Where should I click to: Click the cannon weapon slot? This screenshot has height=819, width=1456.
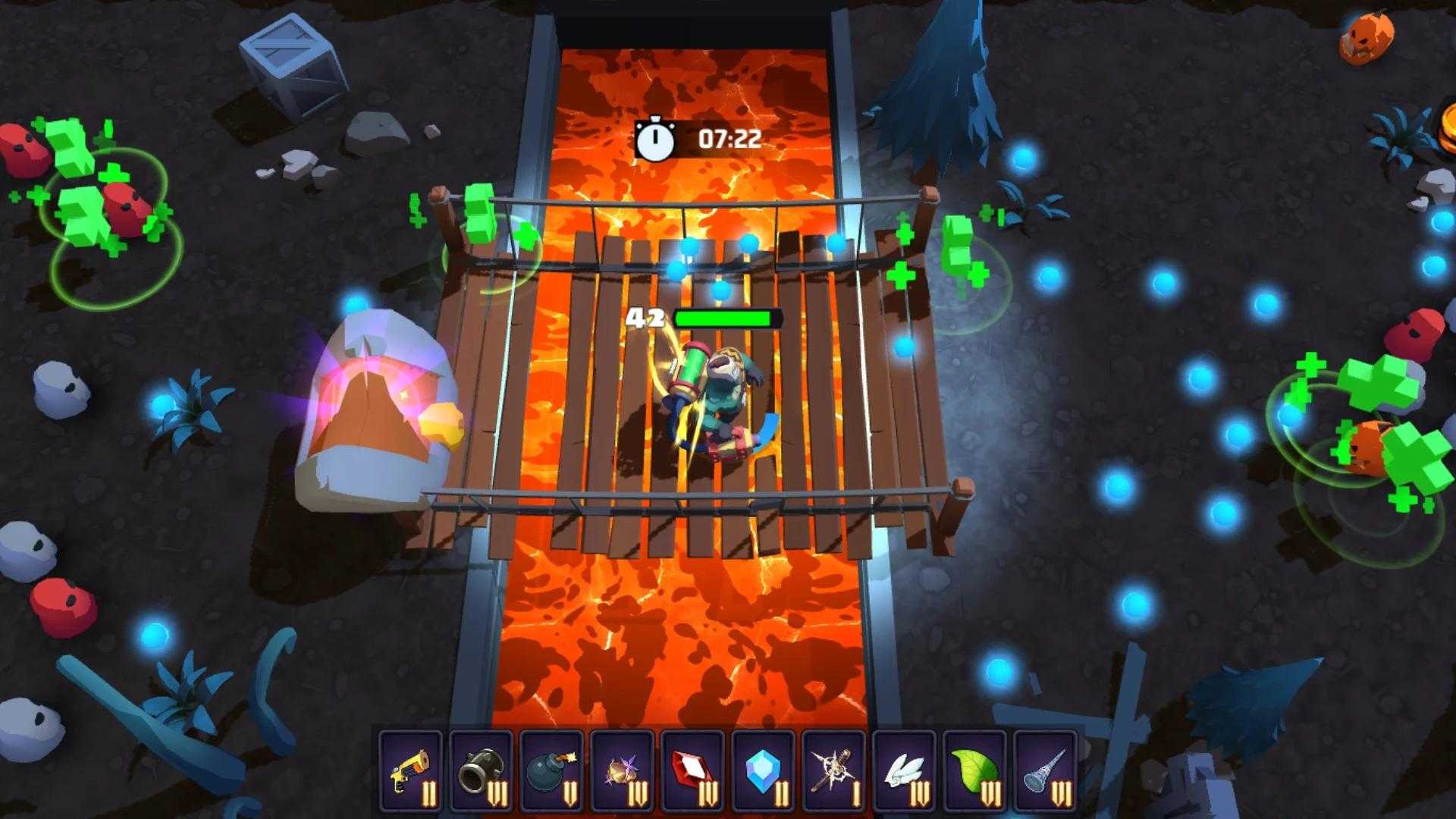point(481,771)
